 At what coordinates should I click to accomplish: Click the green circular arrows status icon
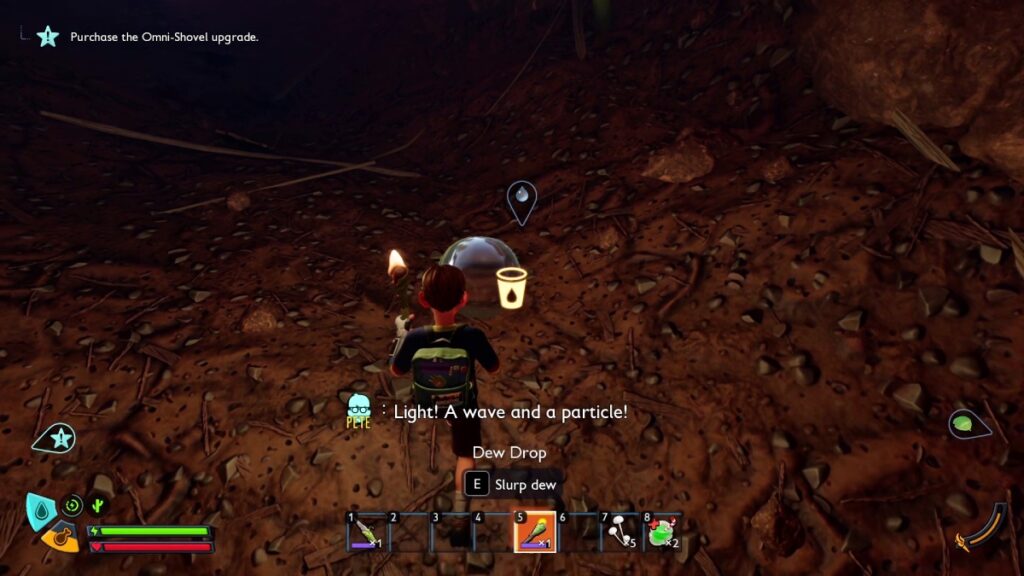[x=72, y=506]
